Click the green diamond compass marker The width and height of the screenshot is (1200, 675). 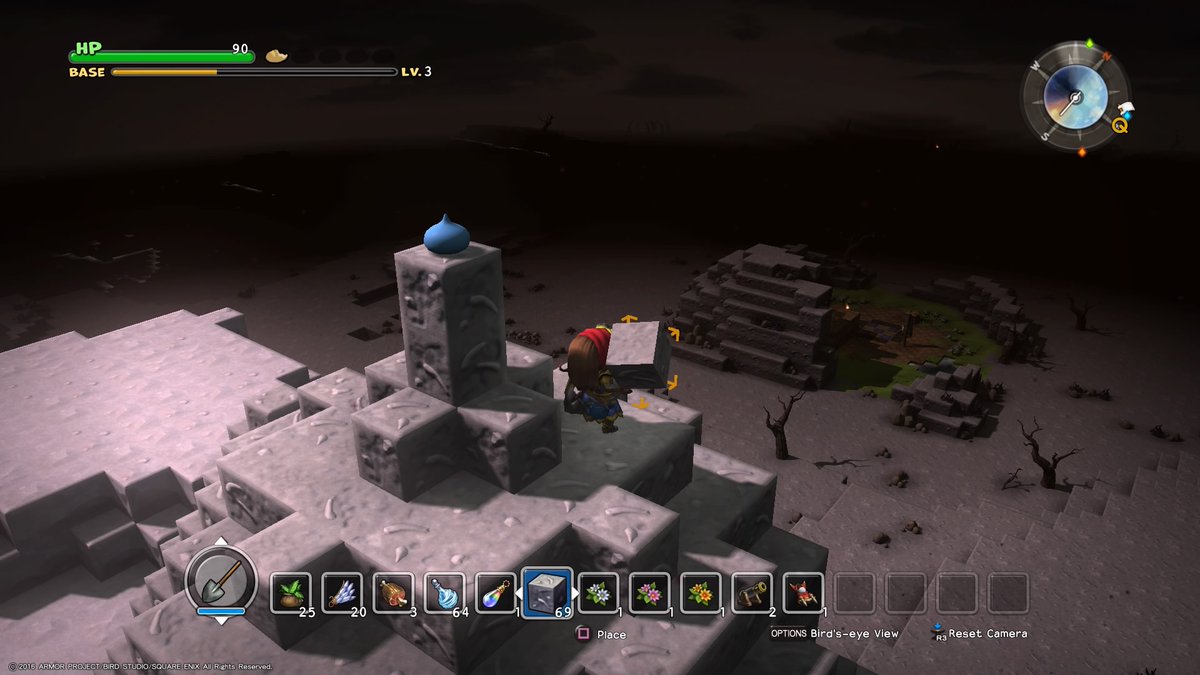[1090, 44]
